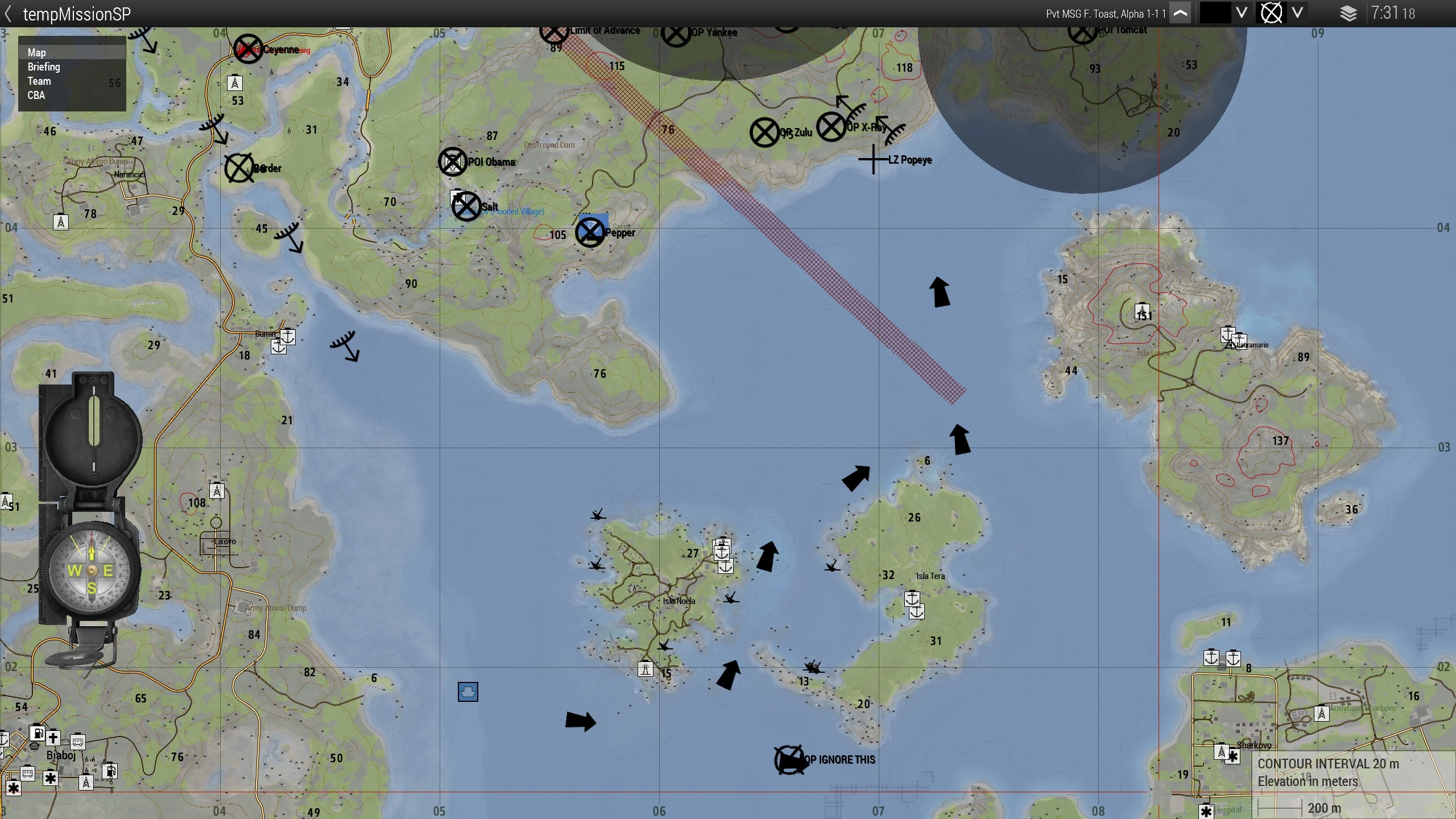The image size is (1456, 819).
Task: Select the OP IGNORE THIS marker
Action: (789, 760)
